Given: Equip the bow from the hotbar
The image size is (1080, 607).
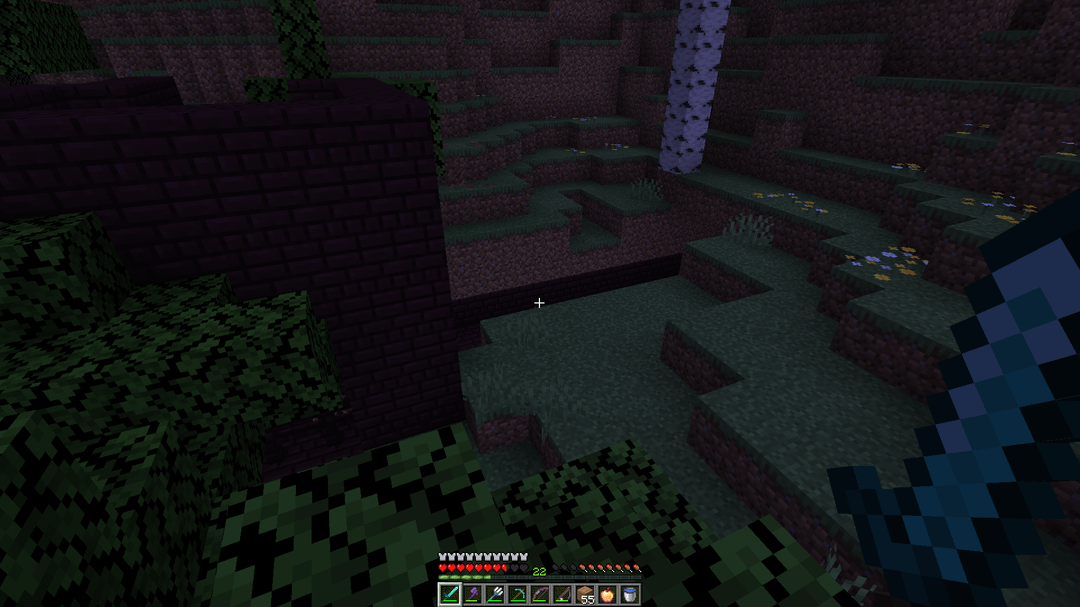Looking at the screenshot, I should pos(539,595).
